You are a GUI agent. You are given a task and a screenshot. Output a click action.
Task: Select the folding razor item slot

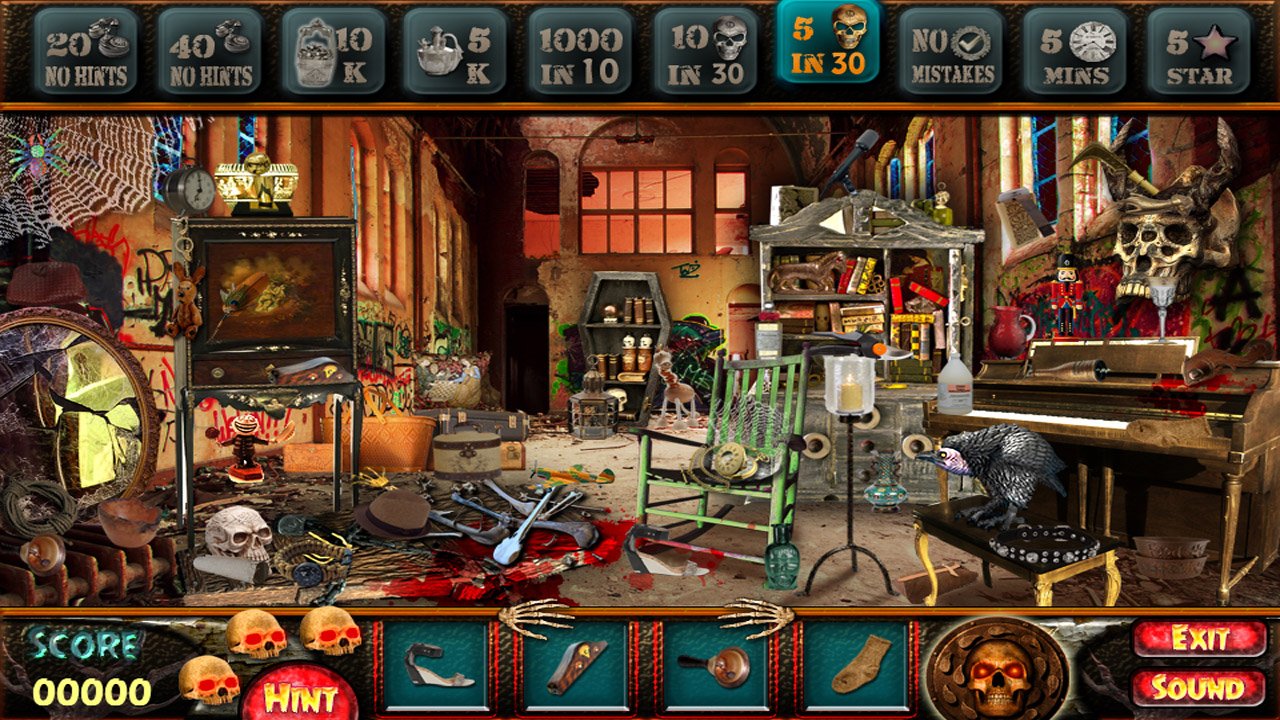(x=573, y=665)
